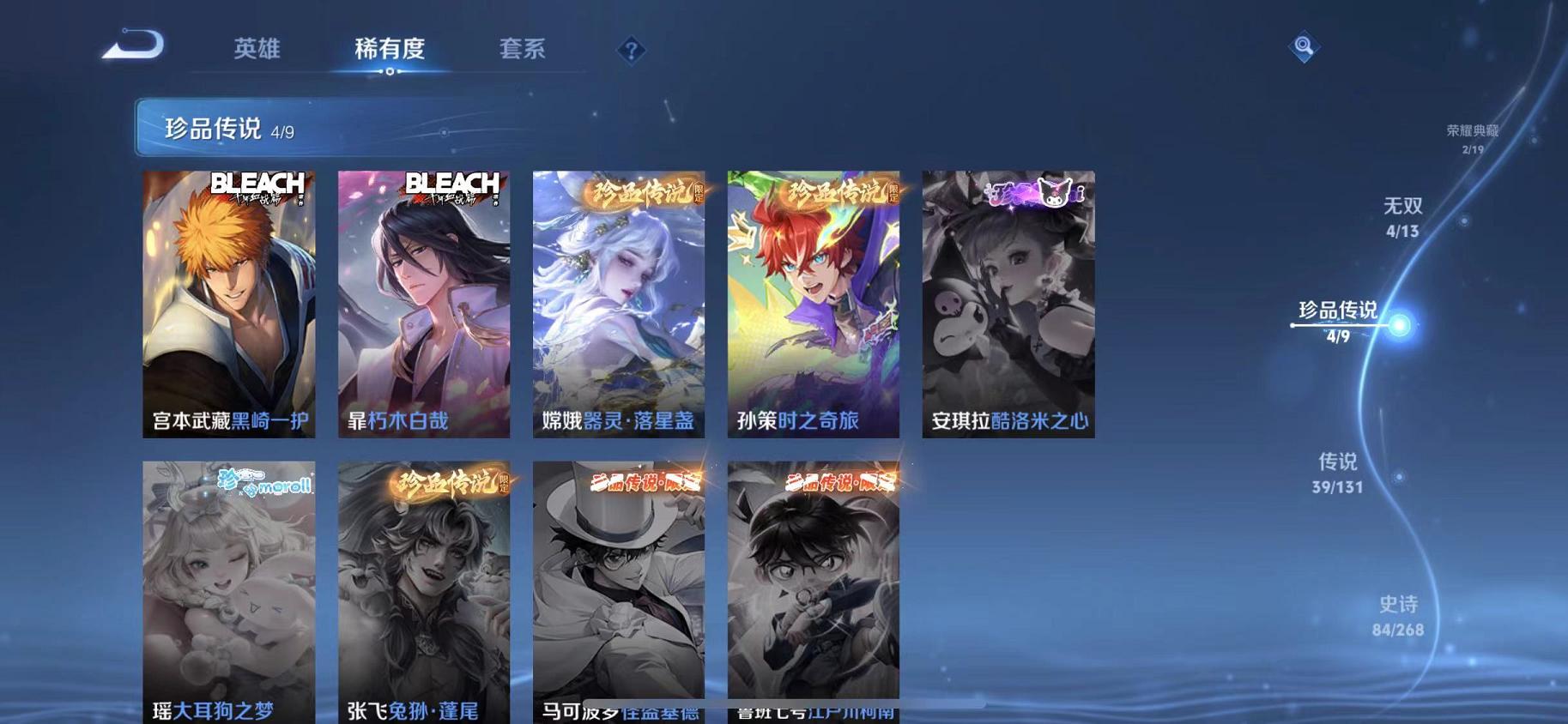Switch to the 套系 tab
This screenshot has height=724, width=1568.
[x=523, y=50]
